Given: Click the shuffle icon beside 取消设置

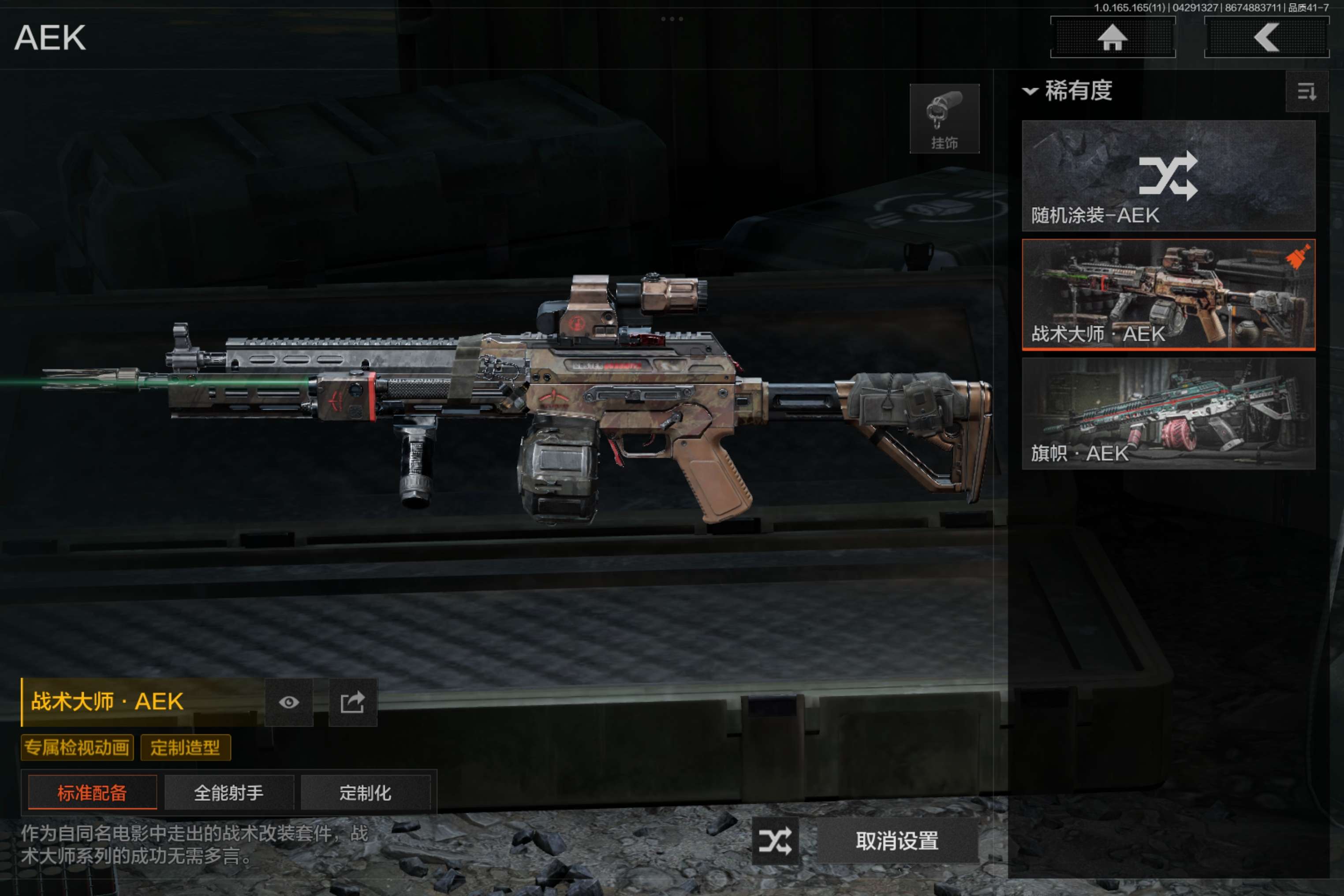Looking at the screenshot, I should (x=775, y=840).
